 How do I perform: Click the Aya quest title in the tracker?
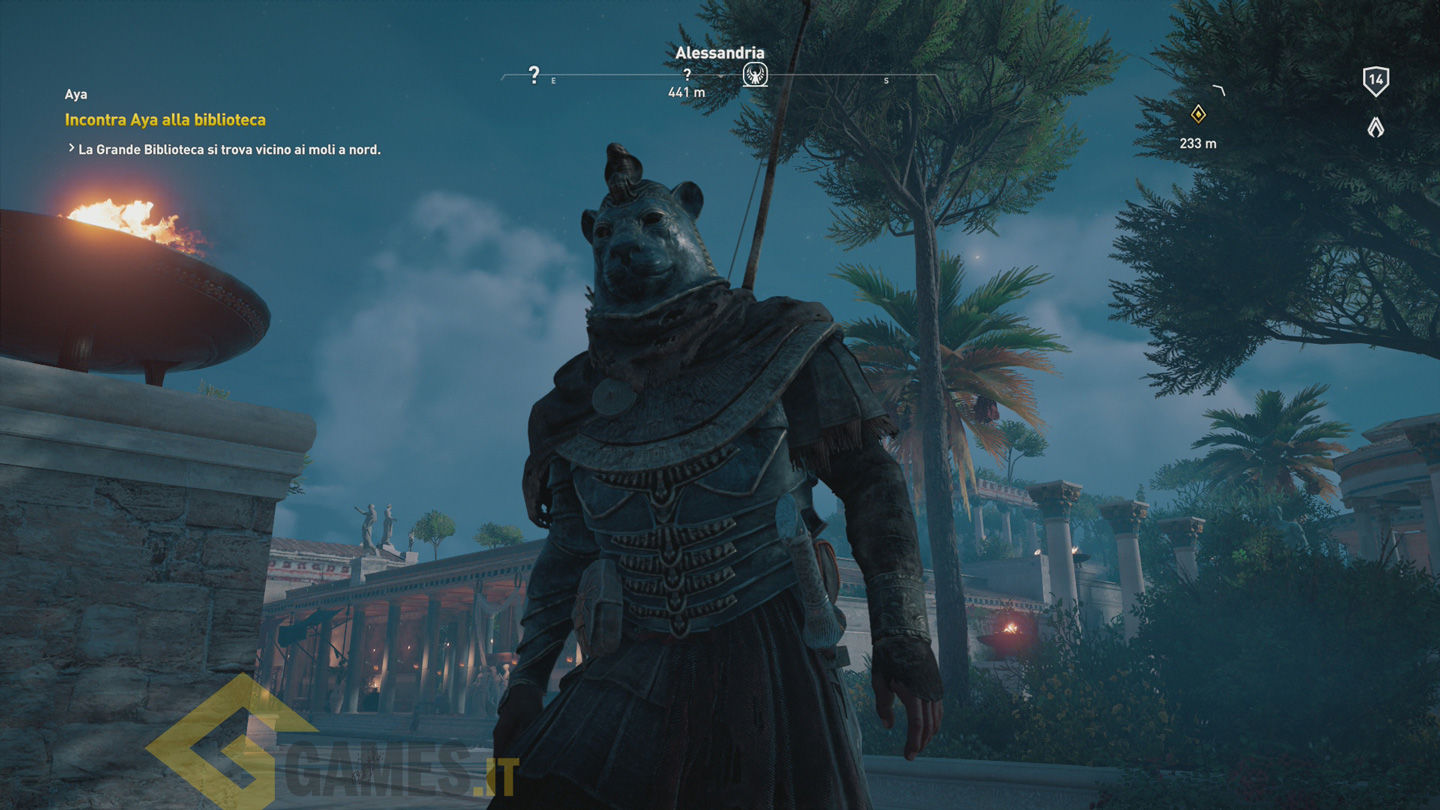point(76,95)
